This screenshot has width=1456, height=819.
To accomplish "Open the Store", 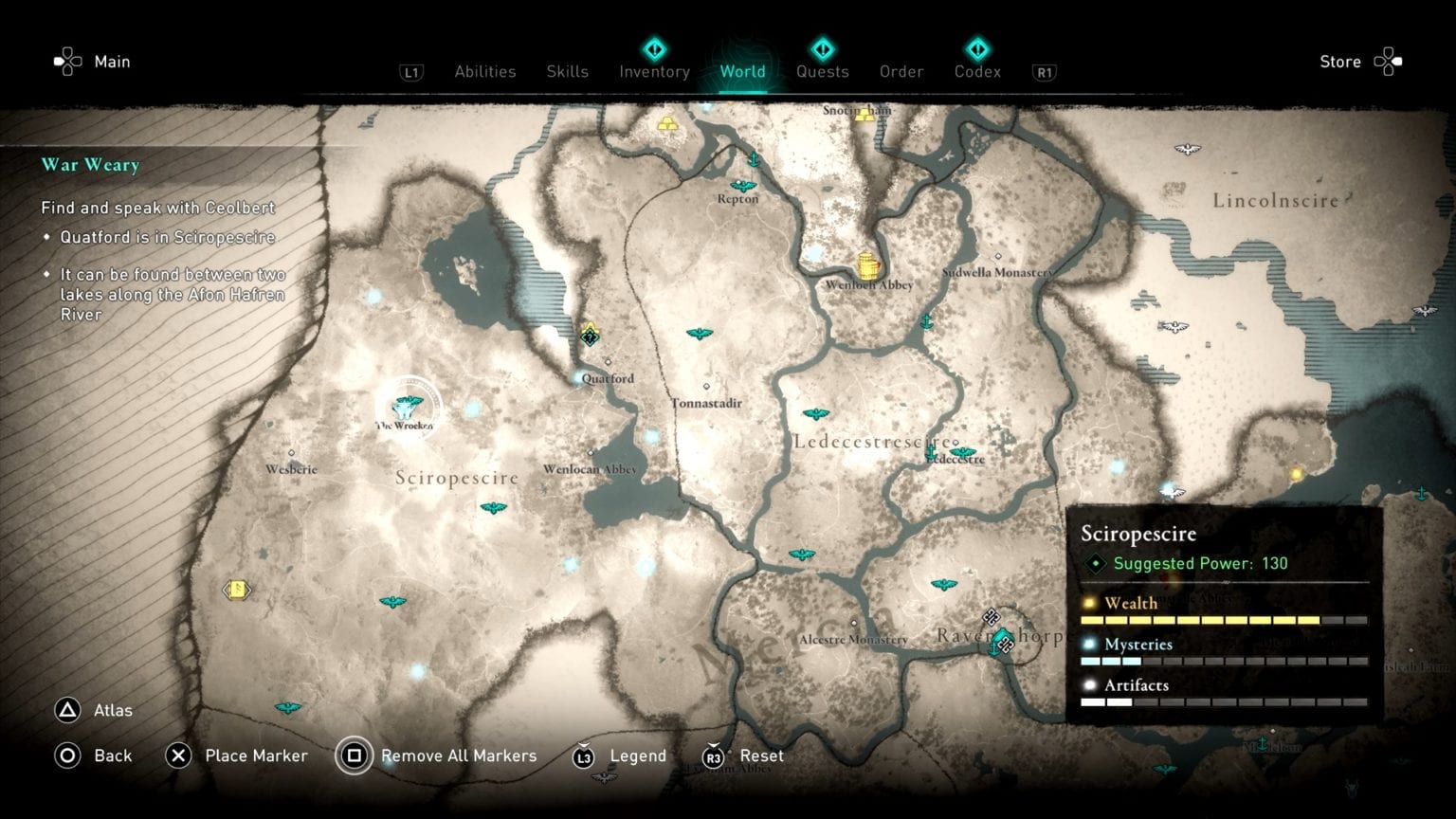I will point(1359,62).
